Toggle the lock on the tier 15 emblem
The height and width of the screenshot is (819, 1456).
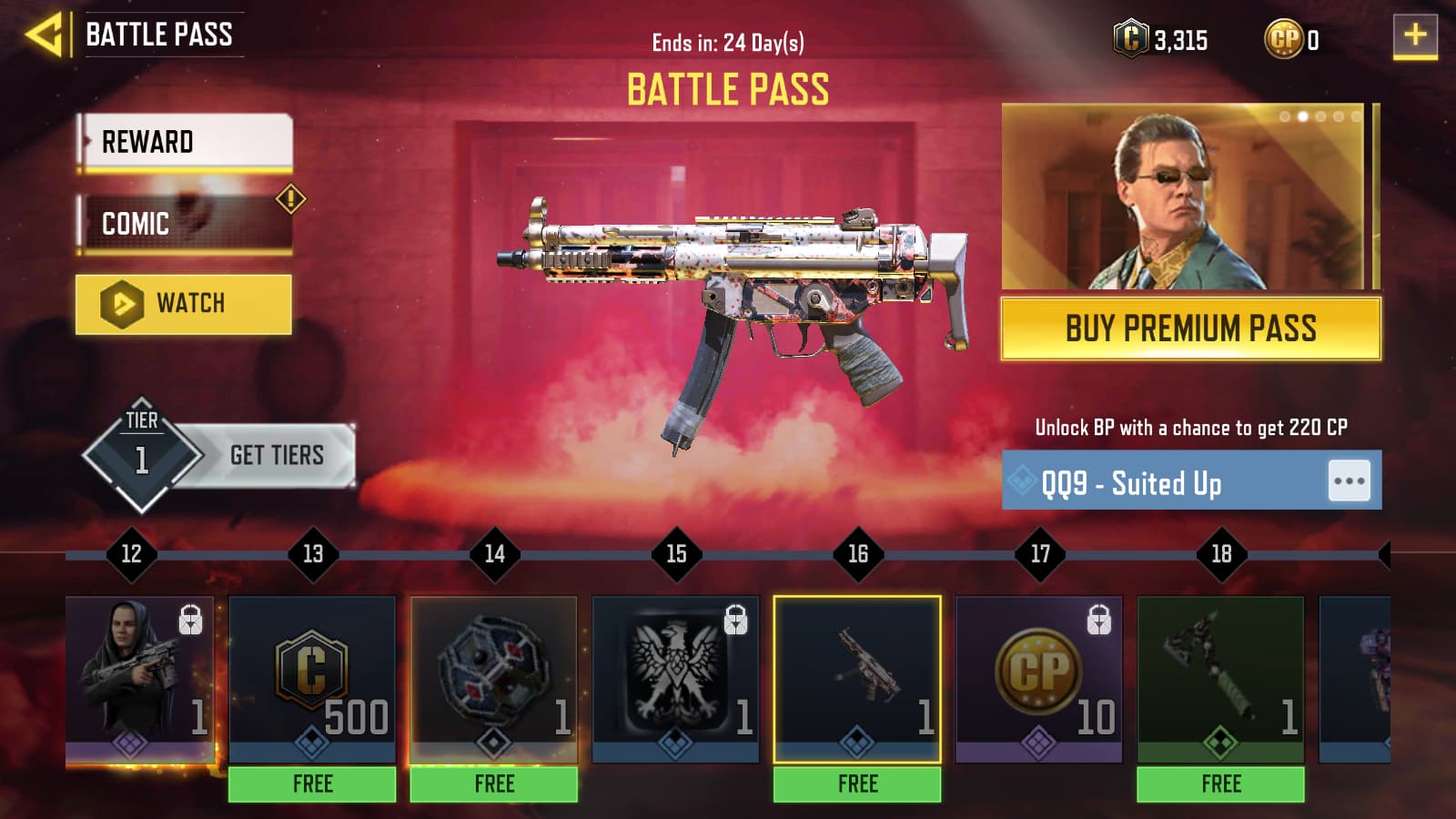tap(735, 622)
